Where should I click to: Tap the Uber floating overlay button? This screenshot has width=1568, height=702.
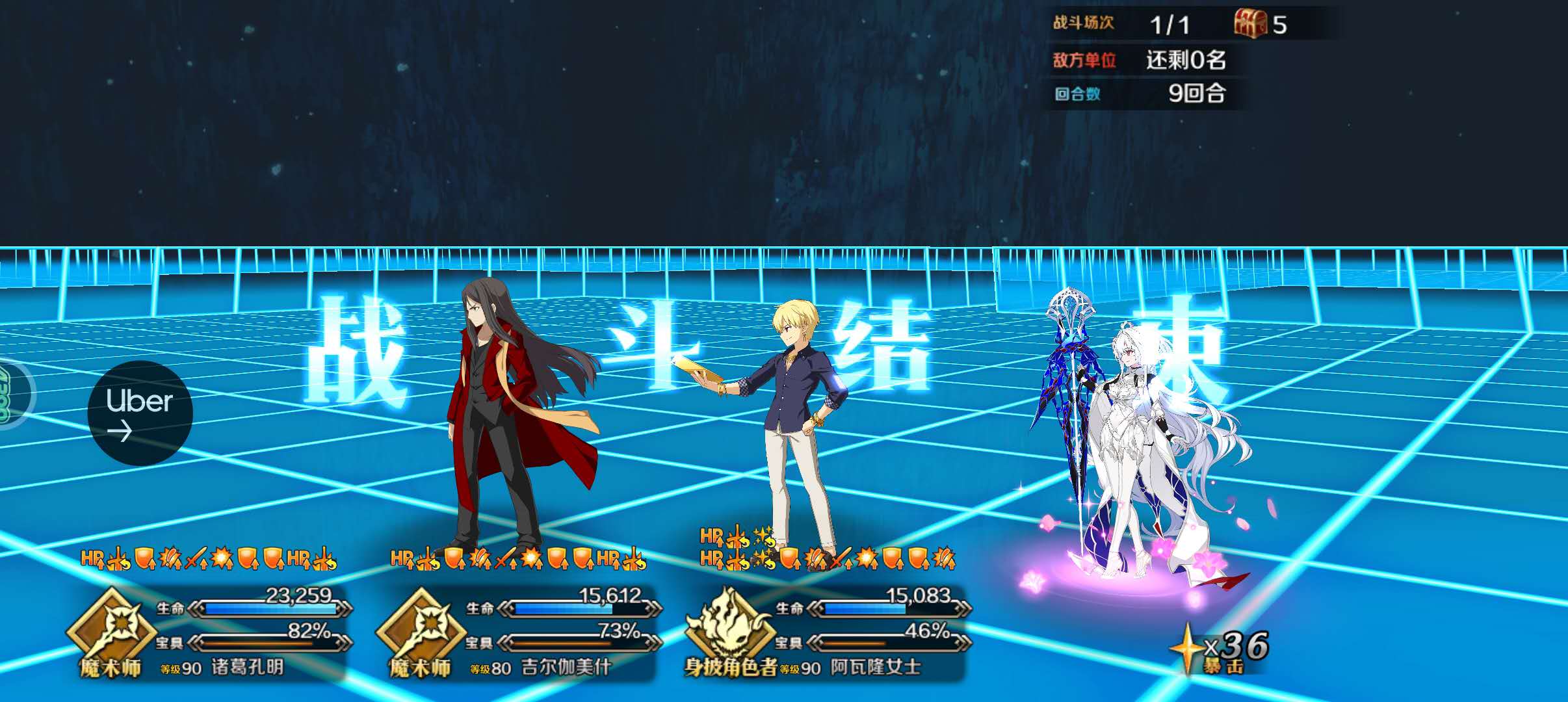140,413
